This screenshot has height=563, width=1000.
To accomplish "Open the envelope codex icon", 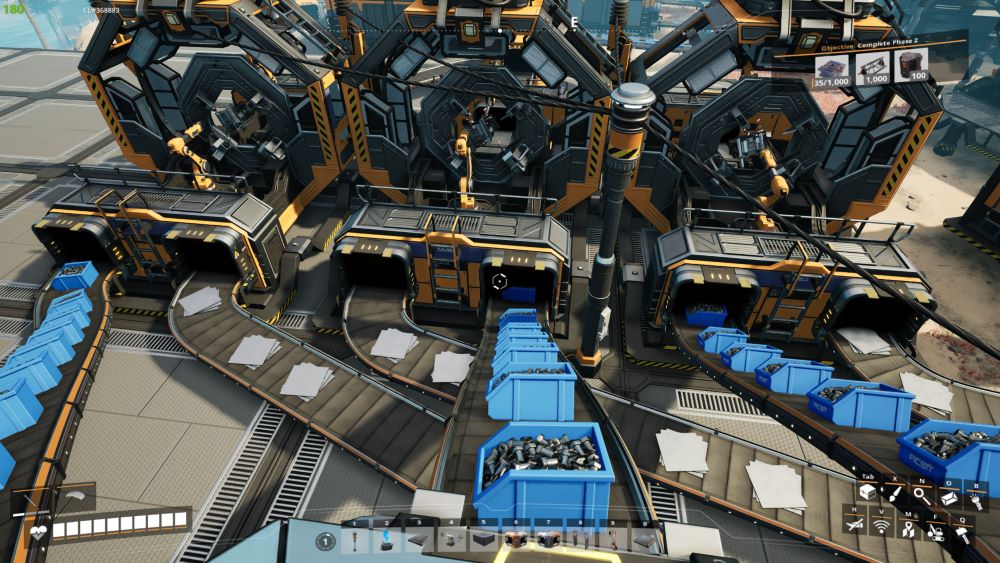I will tap(948, 498).
